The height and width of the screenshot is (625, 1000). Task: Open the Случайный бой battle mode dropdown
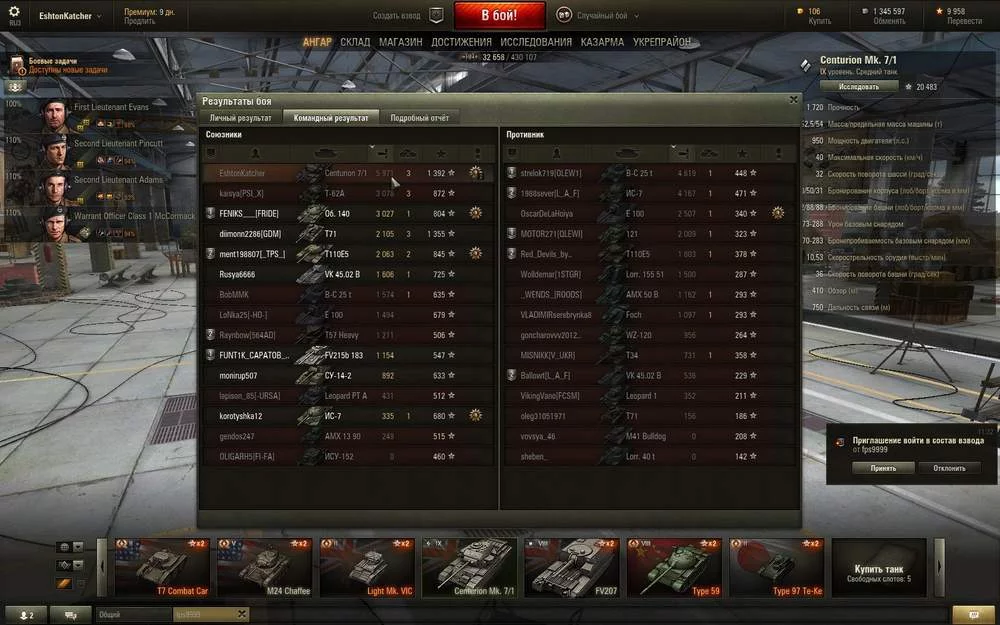coord(600,15)
